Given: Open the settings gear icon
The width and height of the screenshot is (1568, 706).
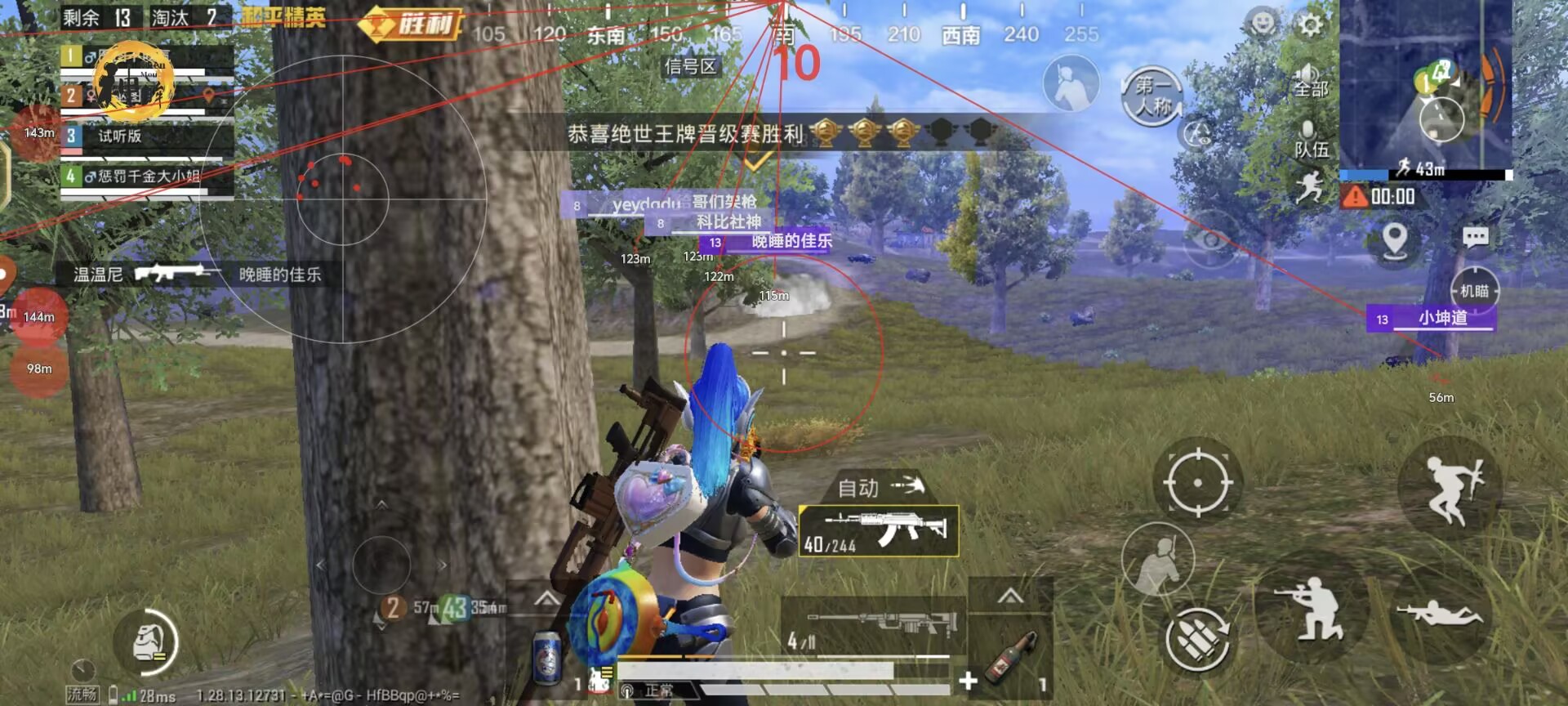Looking at the screenshot, I should click(x=1311, y=25).
